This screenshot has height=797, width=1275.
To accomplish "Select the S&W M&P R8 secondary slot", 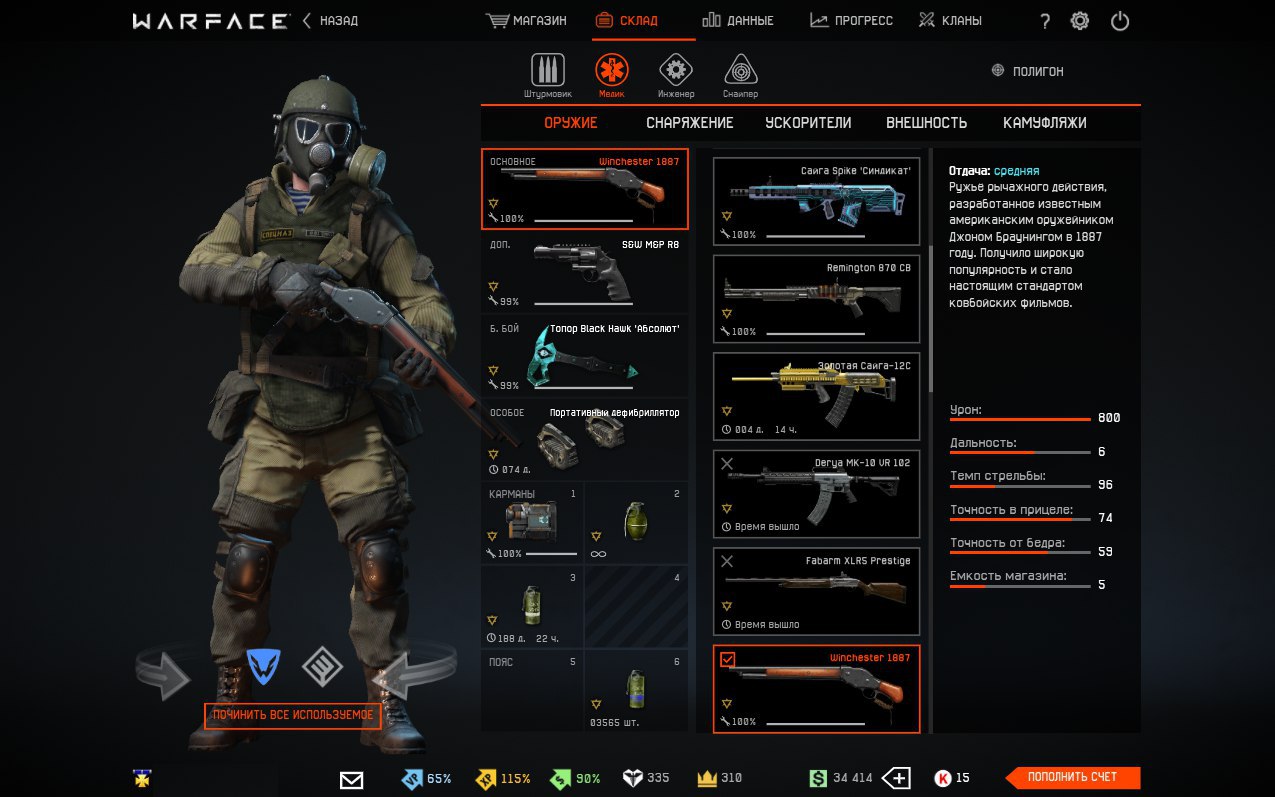I will (584, 272).
